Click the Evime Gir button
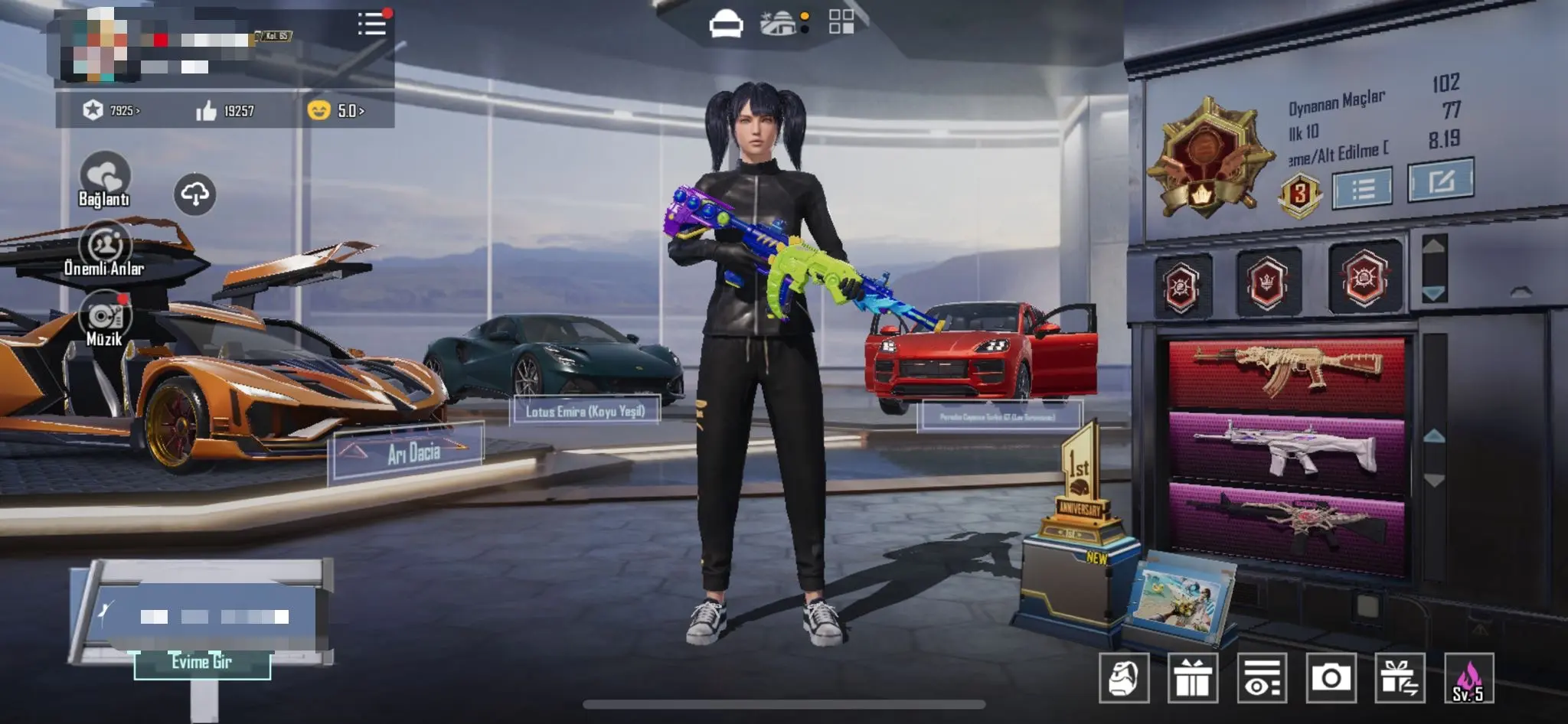 tap(202, 663)
